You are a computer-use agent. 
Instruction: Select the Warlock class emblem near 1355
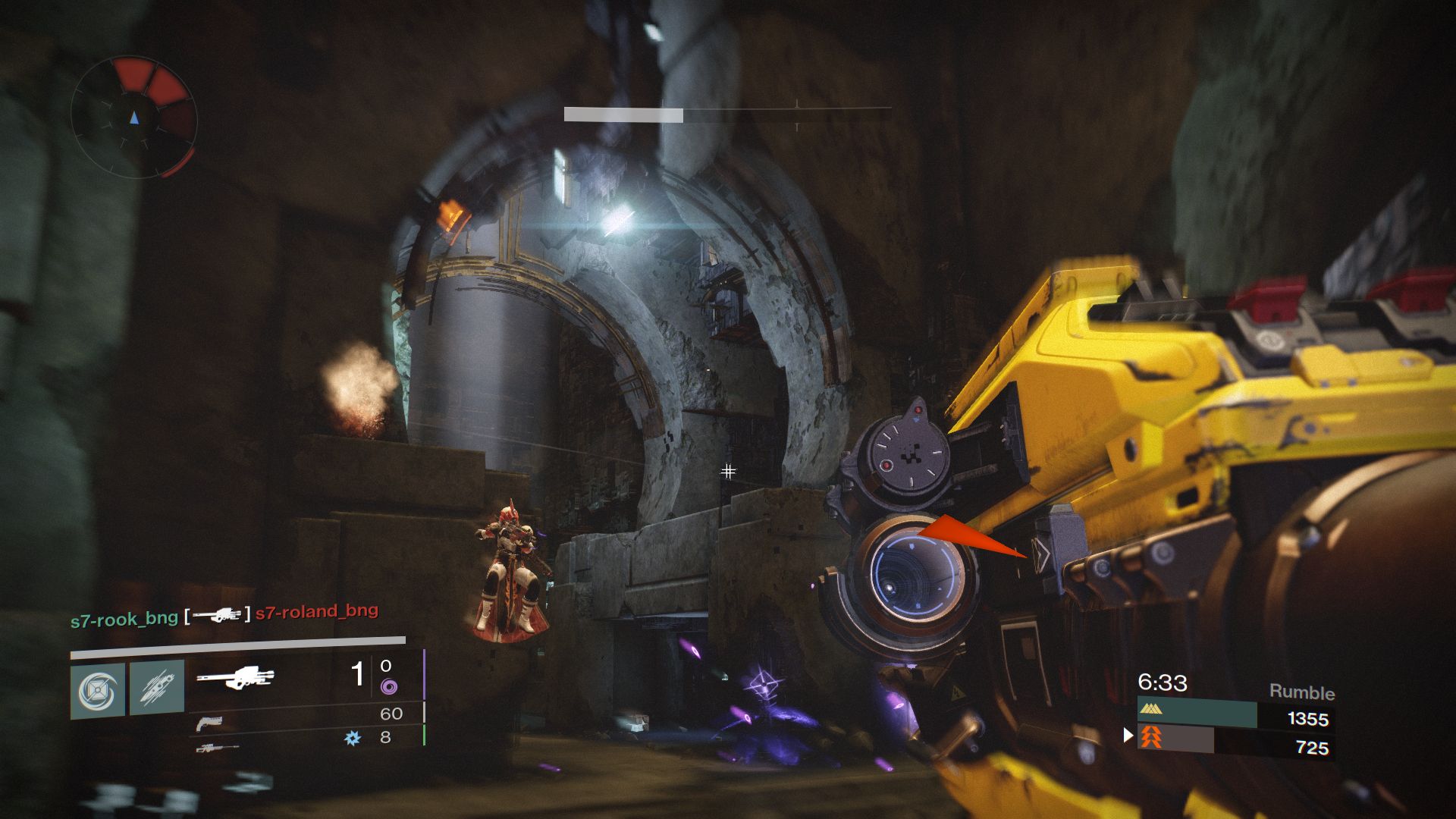coord(1150,710)
